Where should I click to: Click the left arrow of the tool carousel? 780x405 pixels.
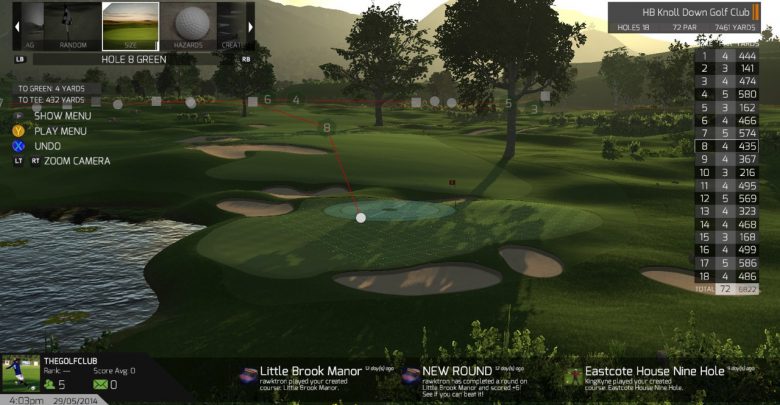tap(16, 26)
